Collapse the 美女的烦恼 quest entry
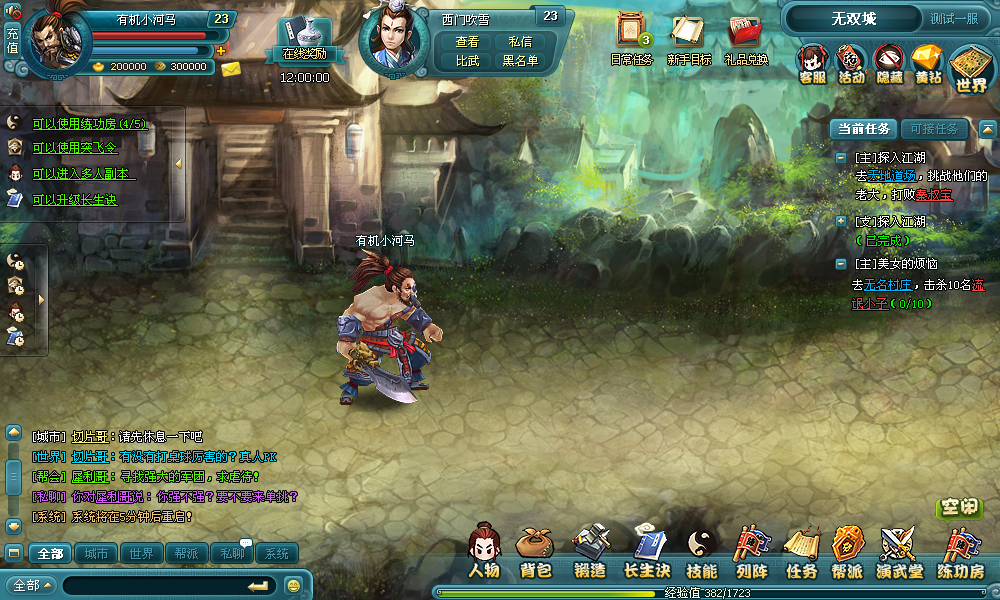 coord(841,264)
